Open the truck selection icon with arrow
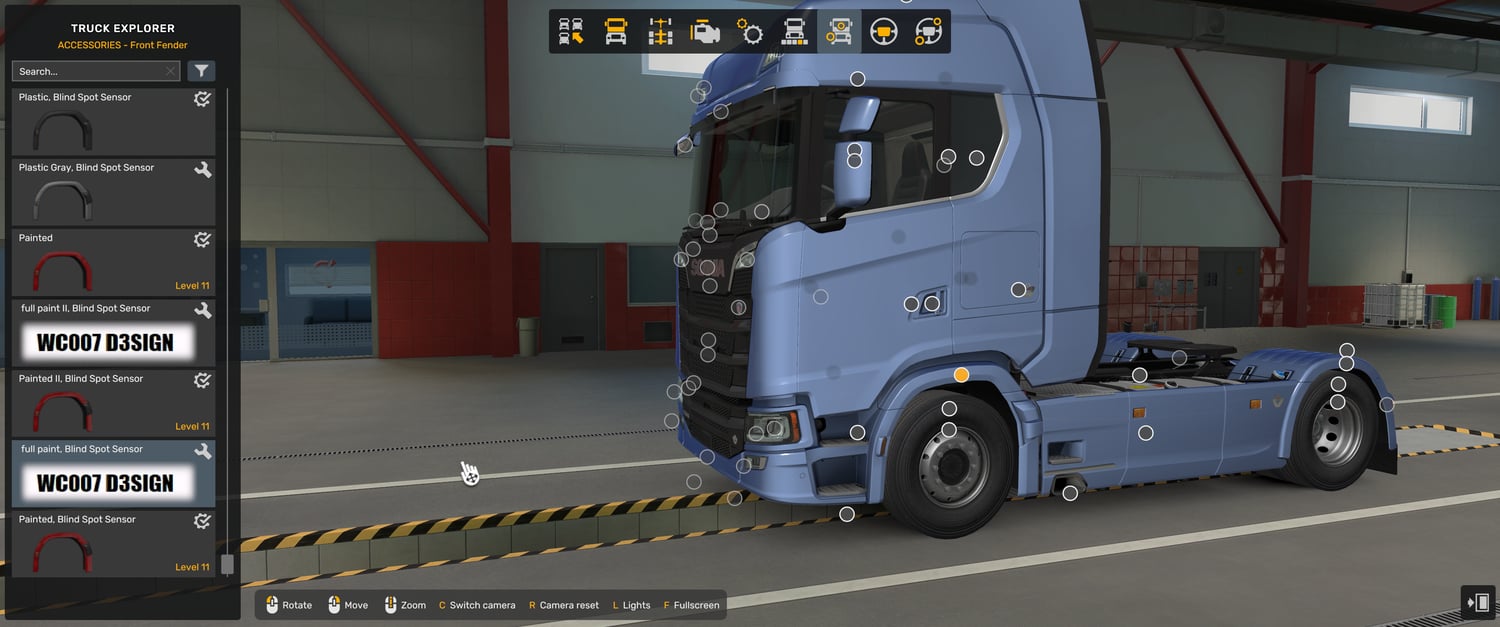1500x627 pixels. click(x=571, y=32)
